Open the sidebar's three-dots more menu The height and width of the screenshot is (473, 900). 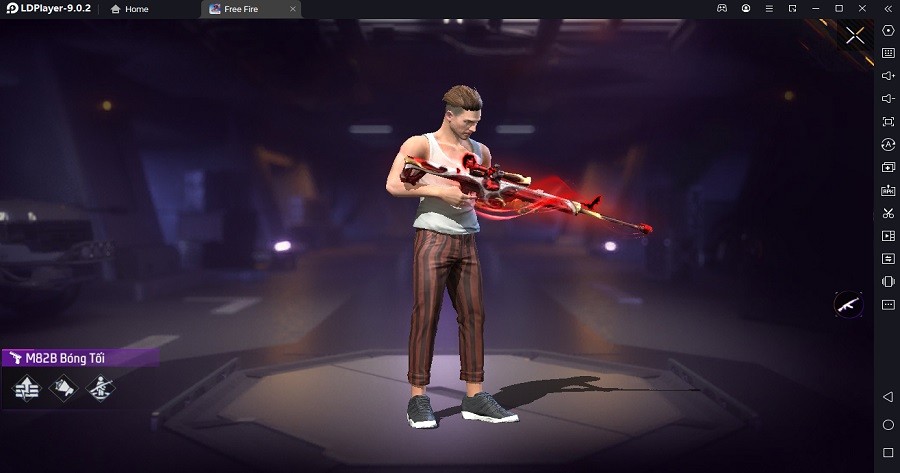coord(888,304)
